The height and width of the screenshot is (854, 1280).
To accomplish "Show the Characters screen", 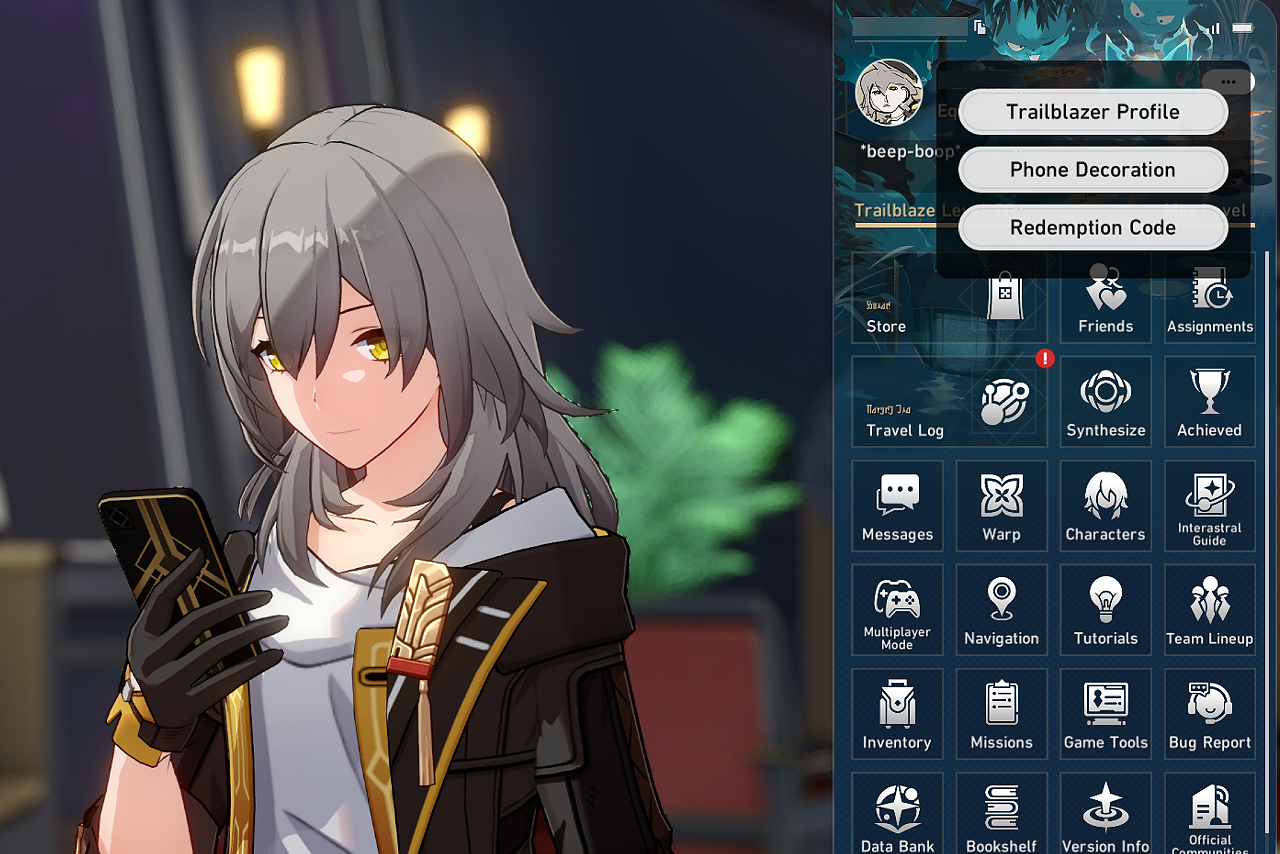I will pos(1105,506).
